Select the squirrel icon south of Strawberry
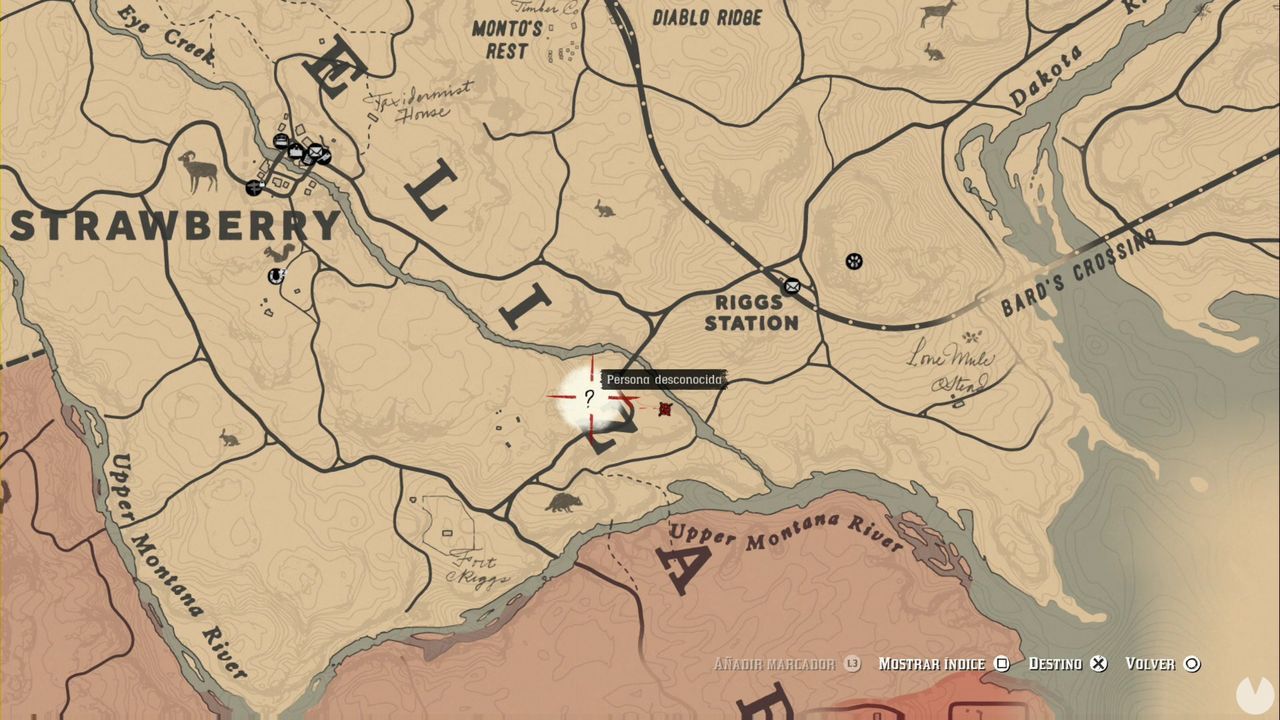 click(x=279, y=251)
